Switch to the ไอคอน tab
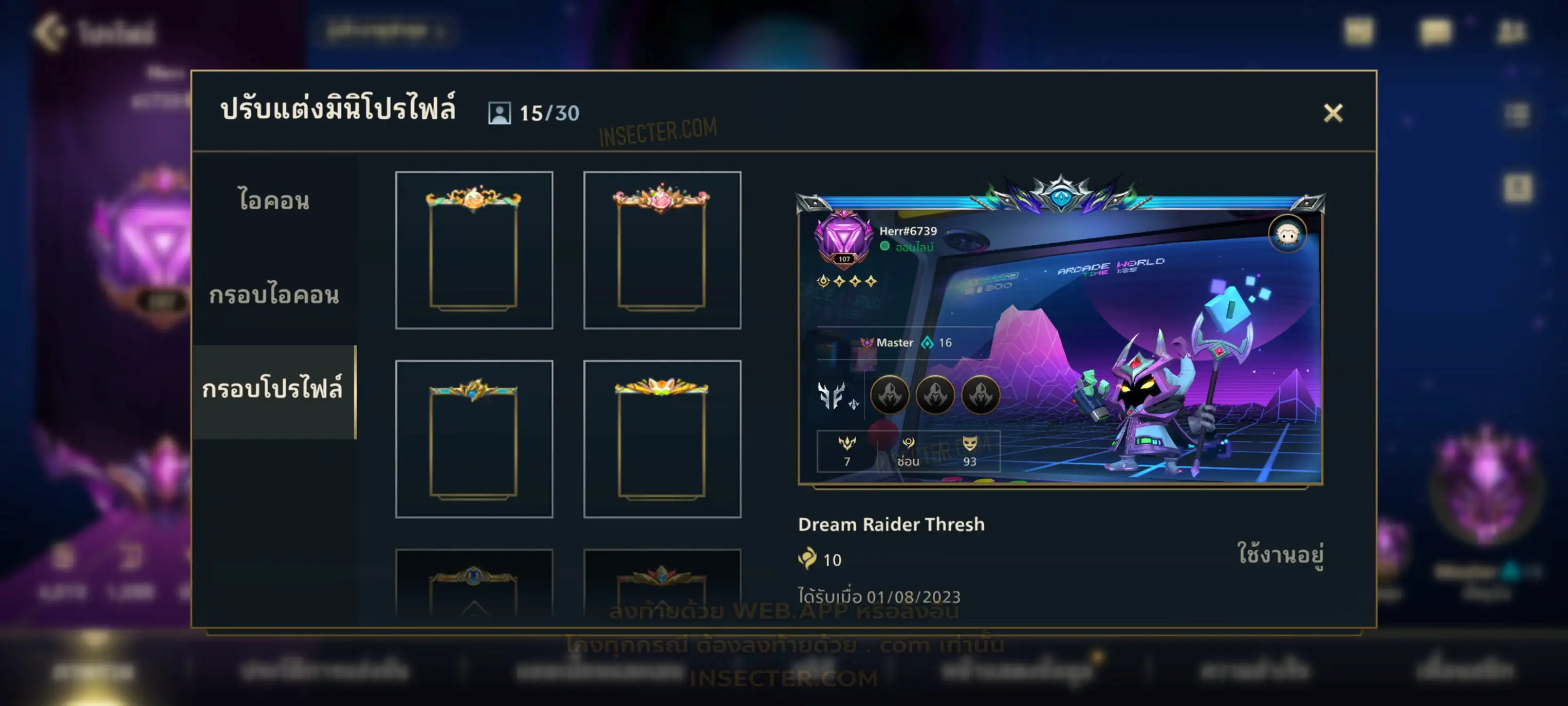1568x706 pixels. point(274,201)
